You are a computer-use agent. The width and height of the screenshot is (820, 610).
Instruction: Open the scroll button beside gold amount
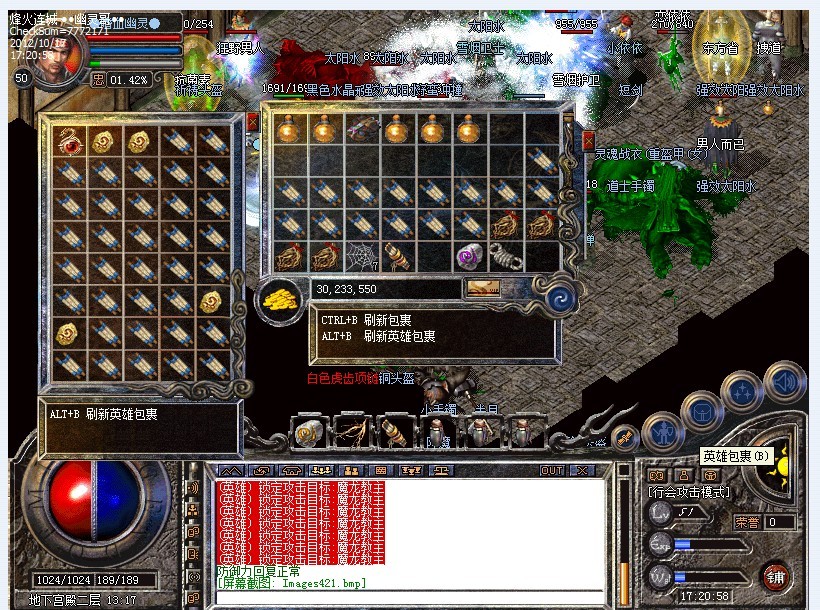click(484, 288)
